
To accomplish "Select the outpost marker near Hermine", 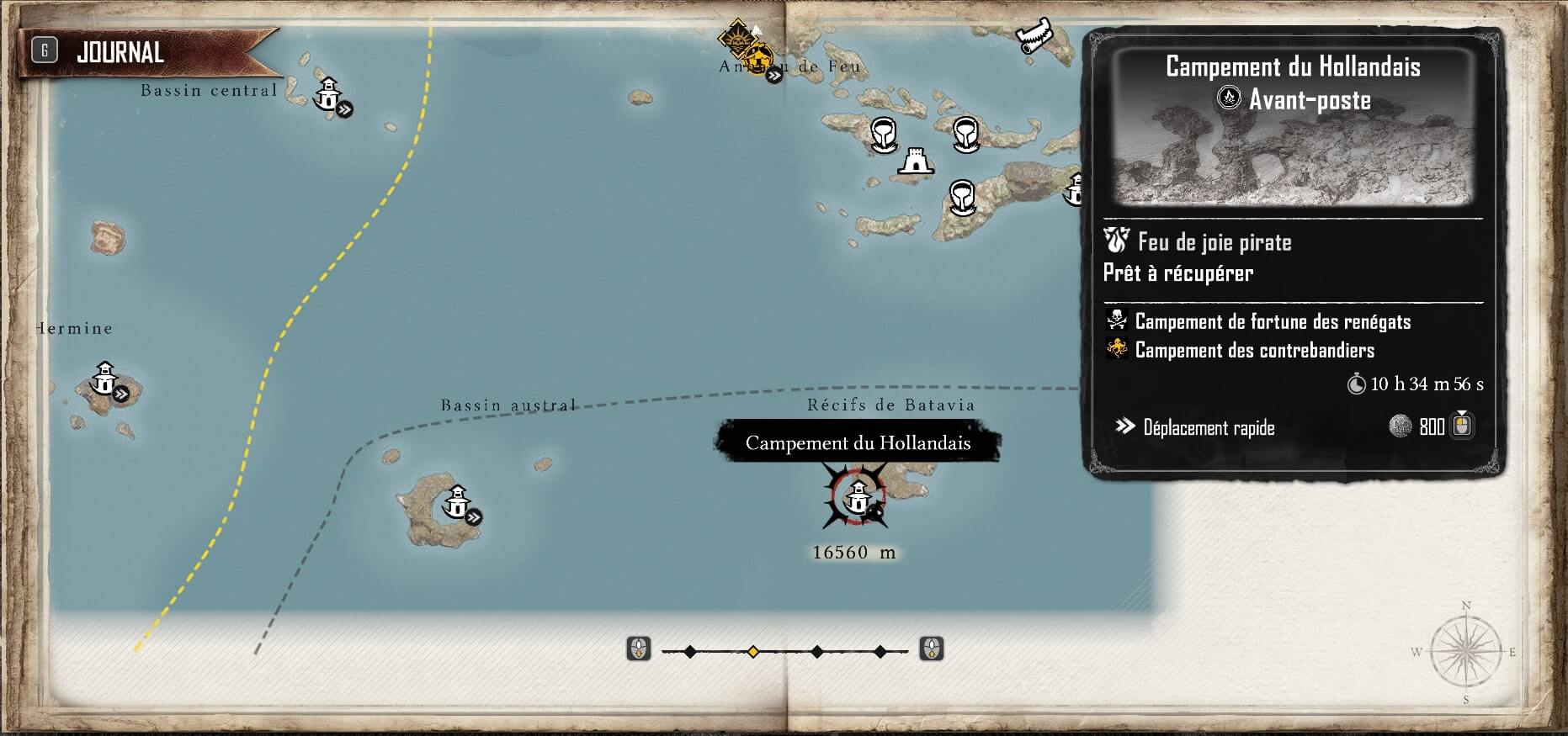I will pyautogui.click(x=105, y=379).
